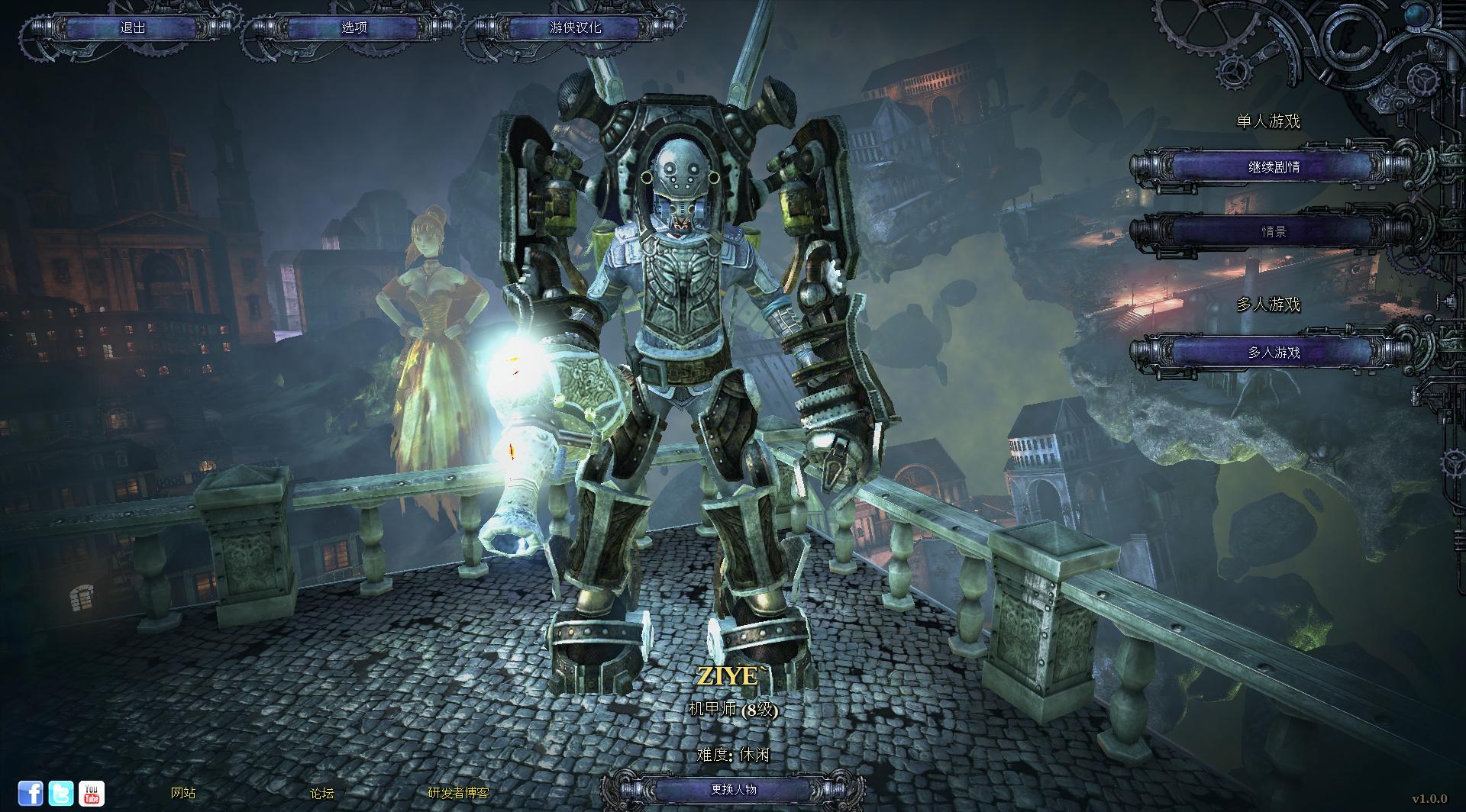
Task: Click the 退出 (Exit) button
Action: [x=132, y=27]
